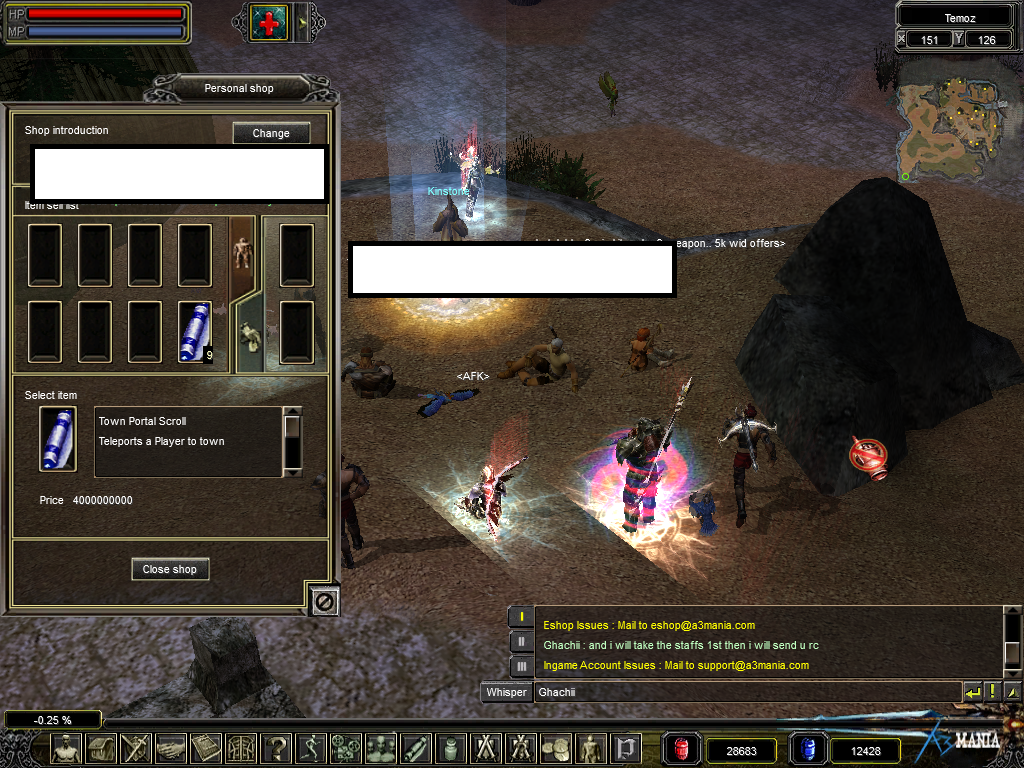Send the chat message with enter arrow button

(x=972, y=692)
